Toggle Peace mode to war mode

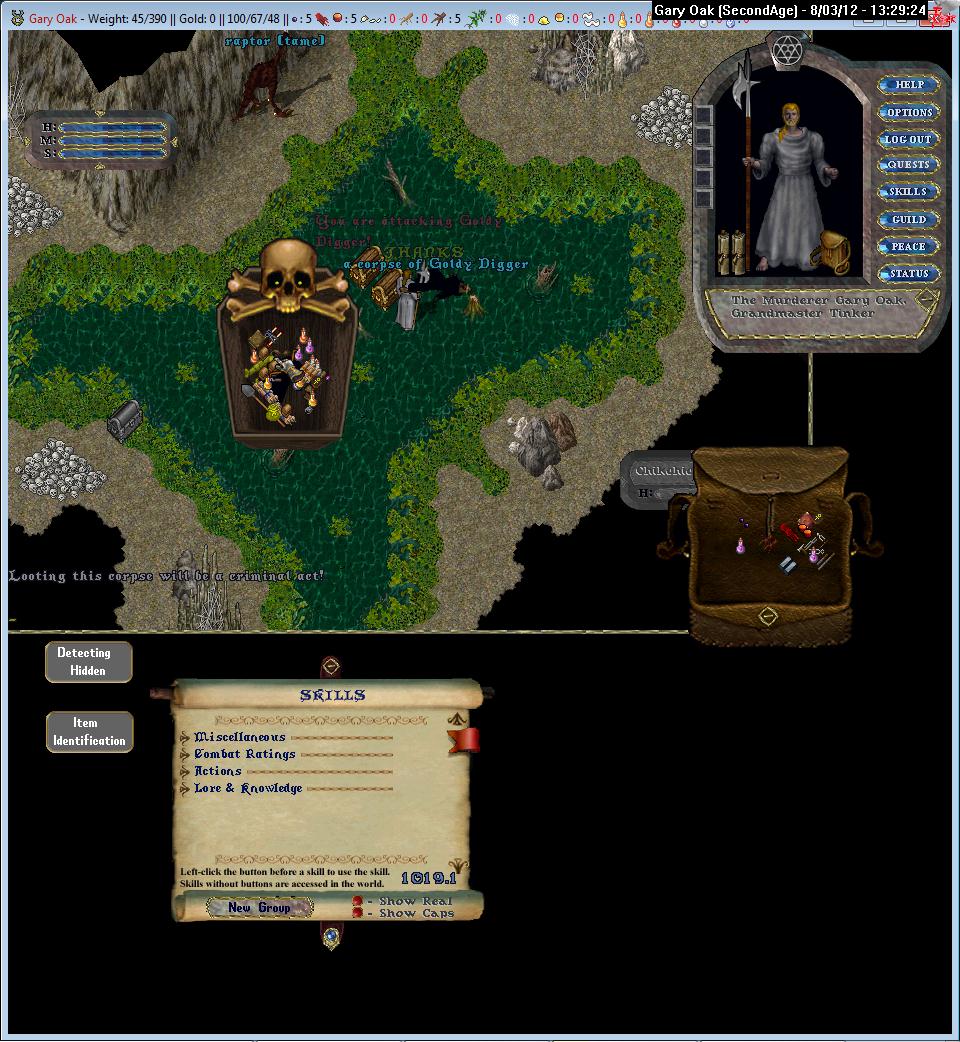point(909,246)
